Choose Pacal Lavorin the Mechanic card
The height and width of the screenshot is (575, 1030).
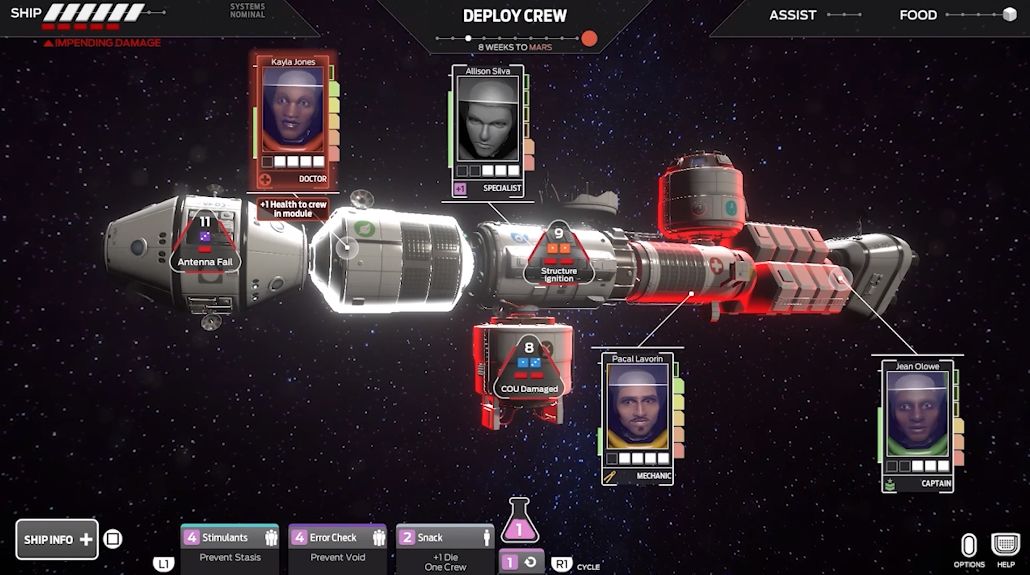638,418
